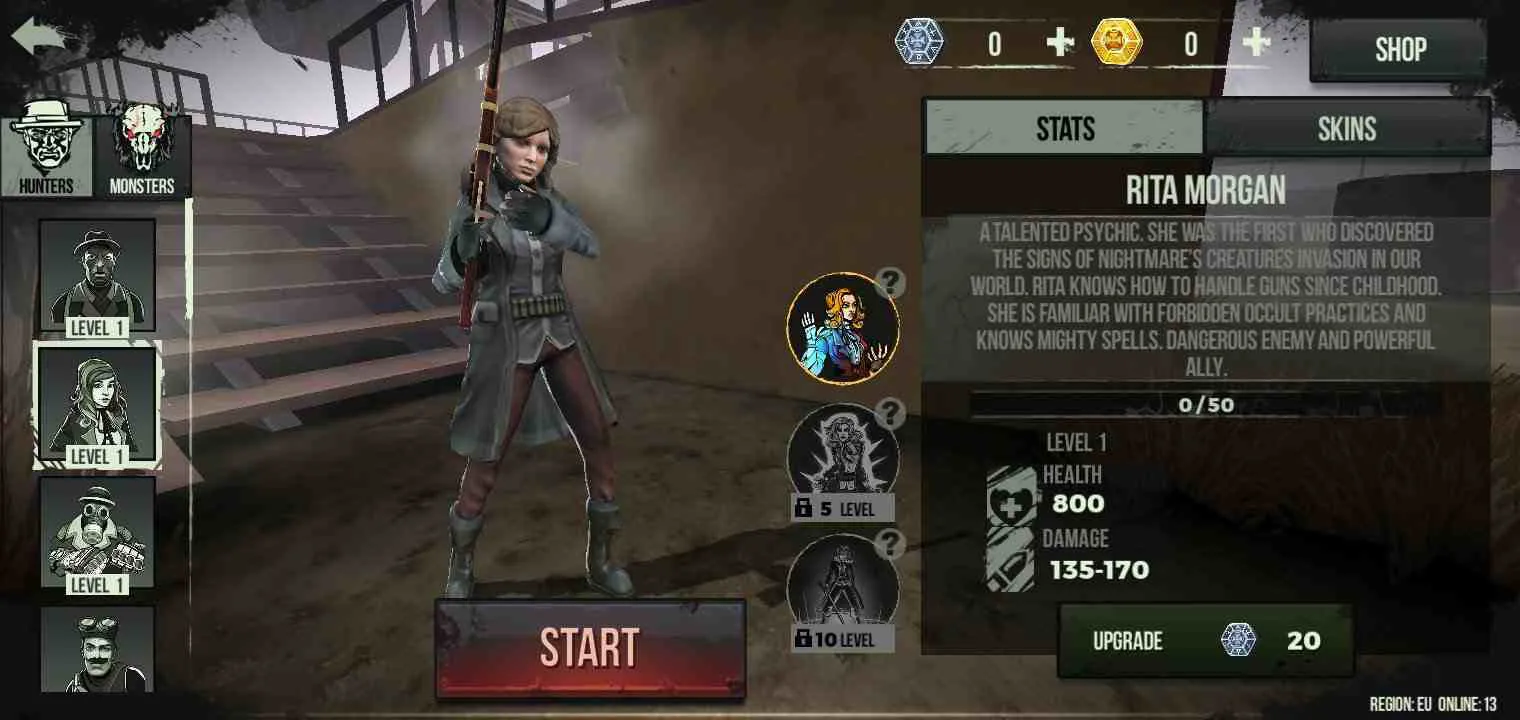
Task: Click the blue gem currency icon
Action: click(x=919, y=42)
